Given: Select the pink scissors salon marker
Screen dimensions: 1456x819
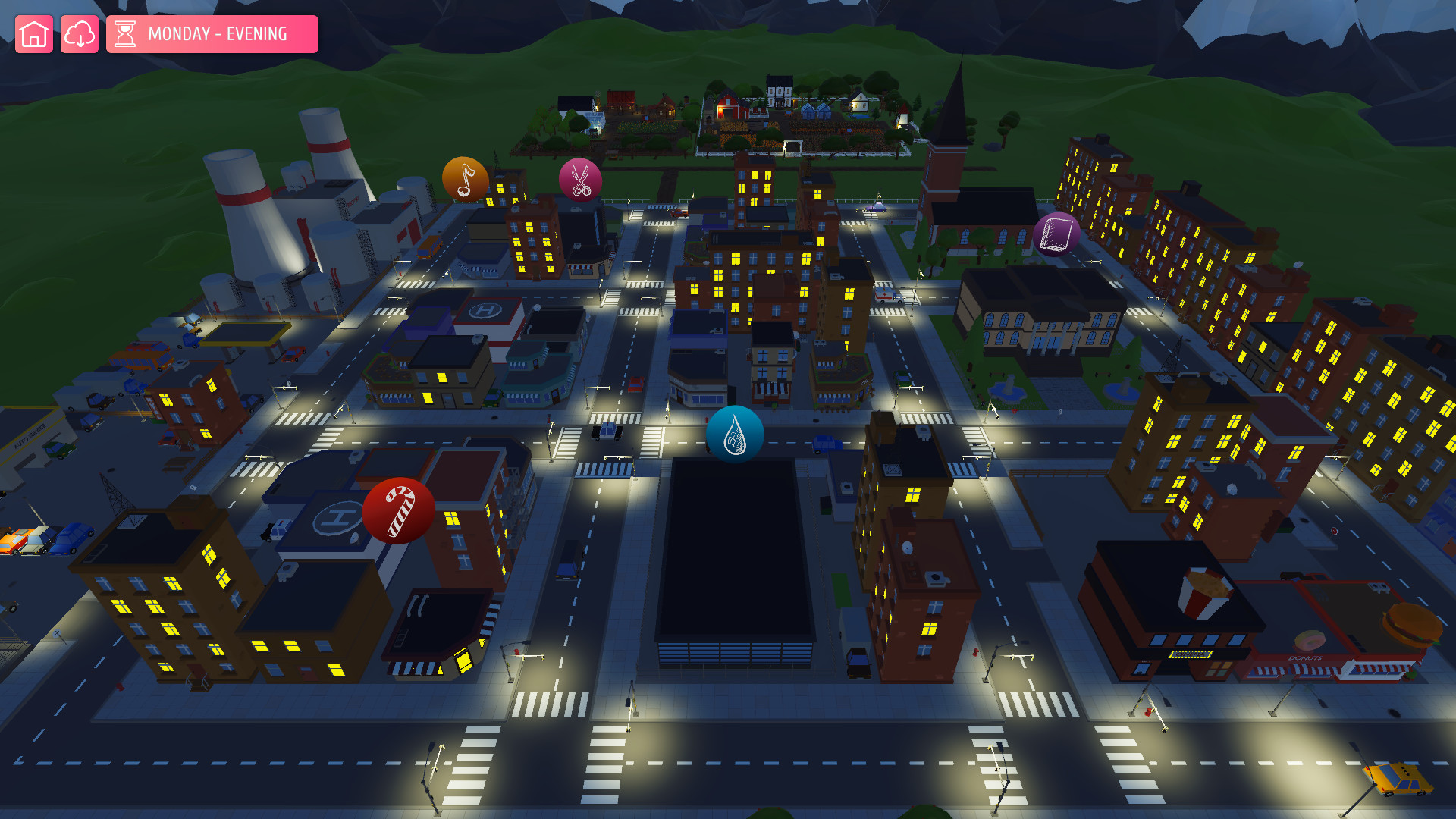Looking at the screenshot, I should (579, 180).
